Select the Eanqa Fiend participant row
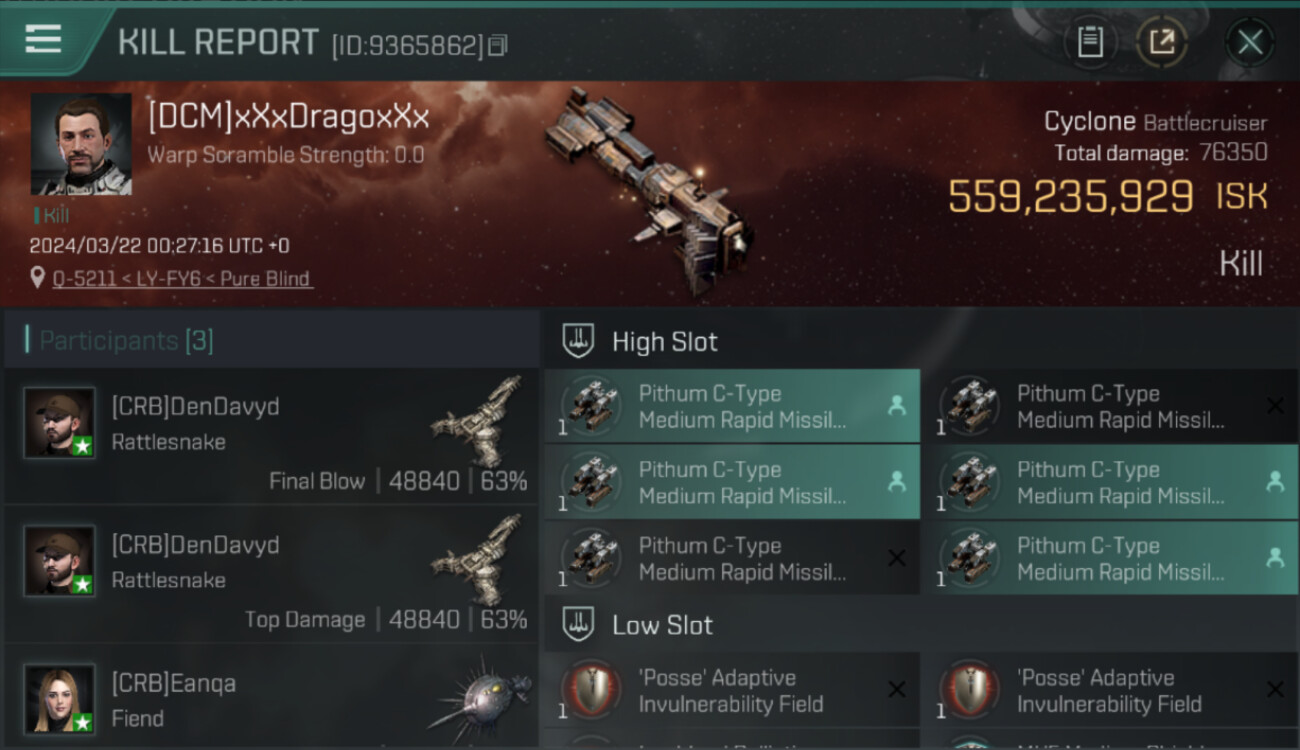This screenshot has height=750, width=1300. coord(270,699)
